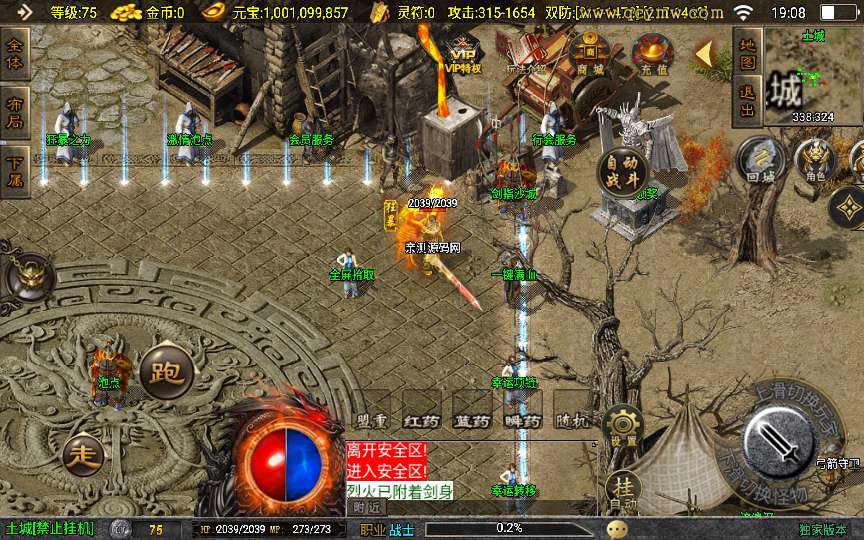Use the 回城 return-to-town scroll
Image resolution: width=864 pixels, height=540 pixels.
coord(760,162)
